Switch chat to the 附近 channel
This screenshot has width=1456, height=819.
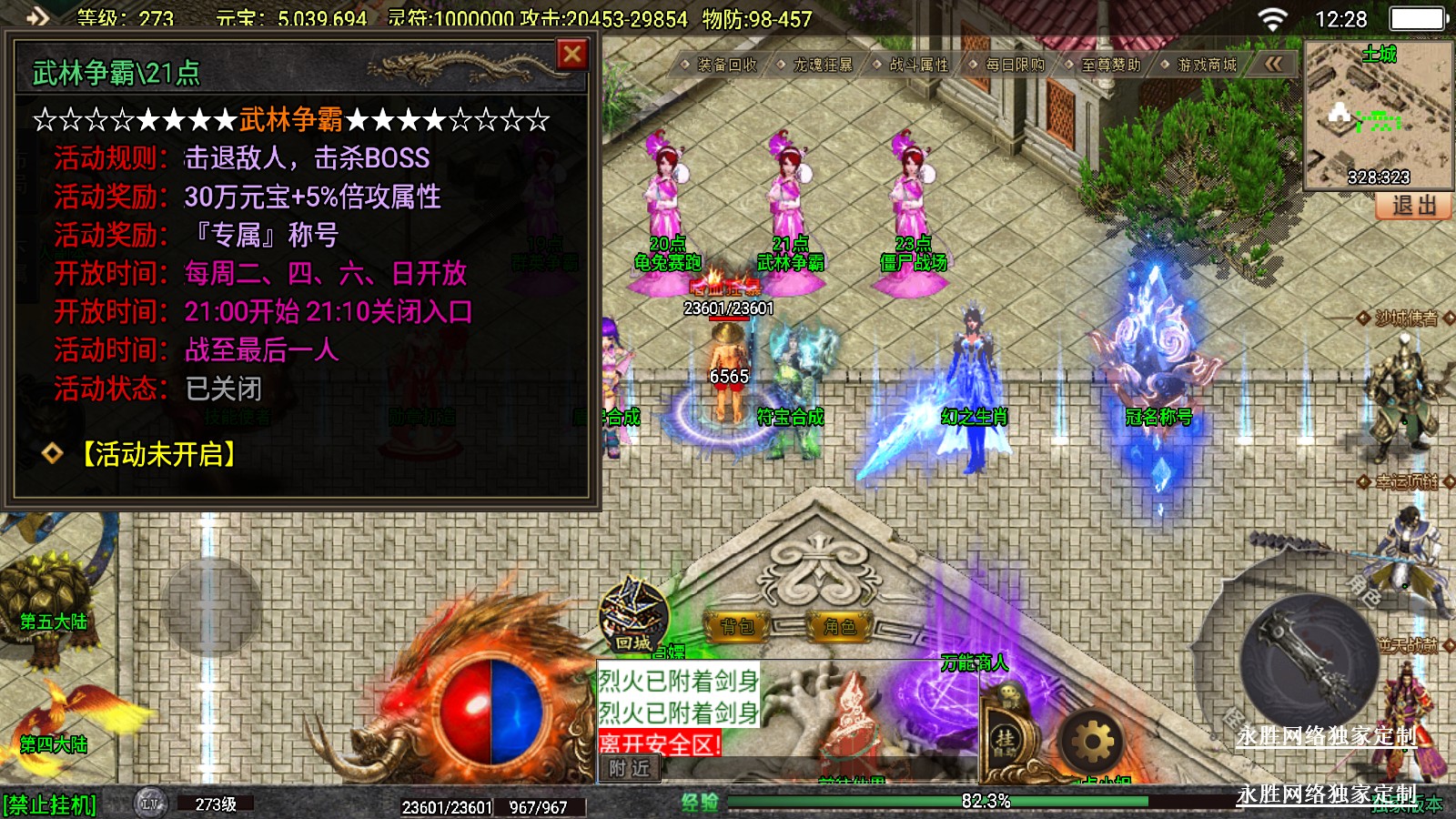(629, 769)
